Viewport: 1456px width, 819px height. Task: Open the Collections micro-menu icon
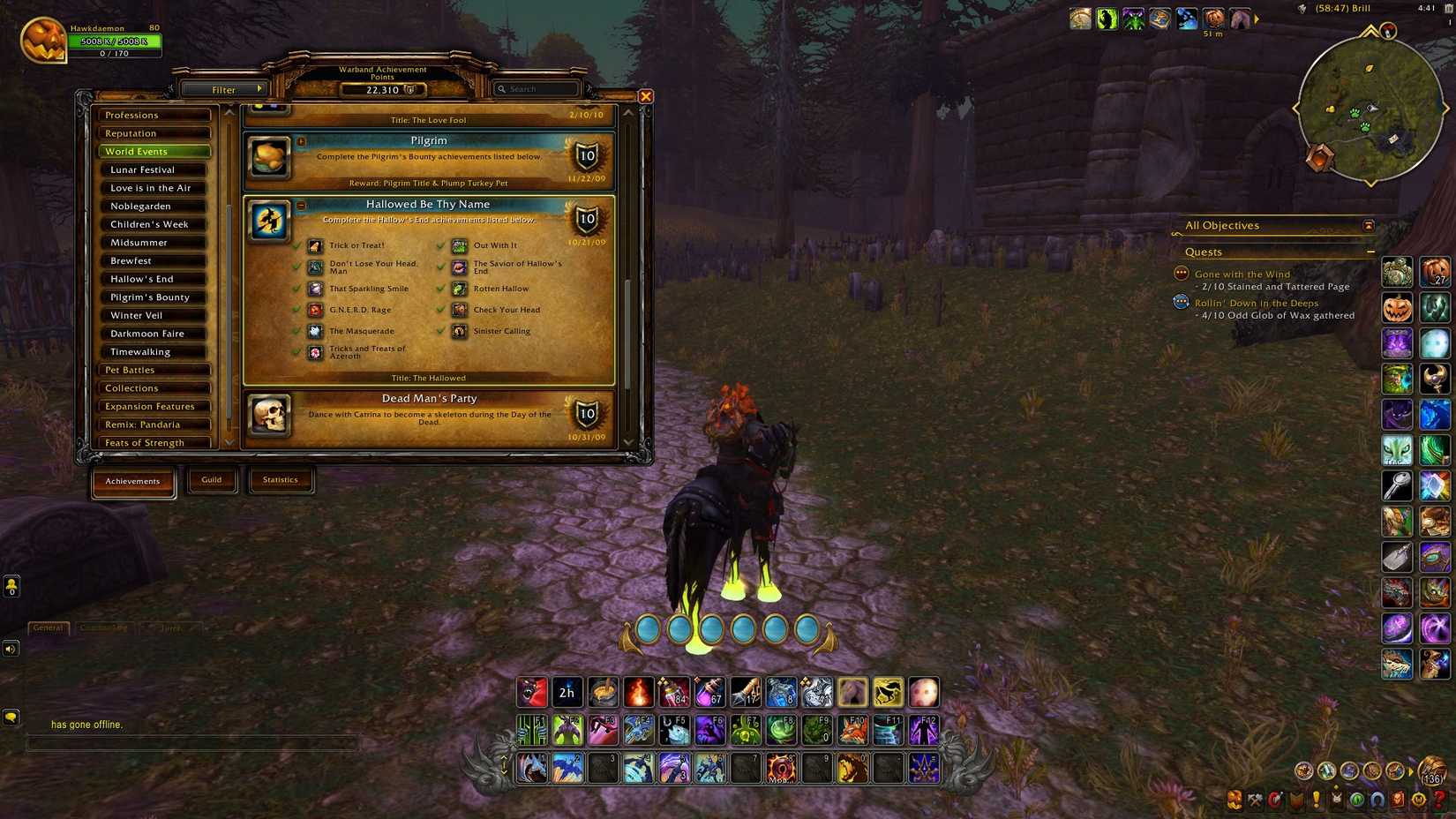1377,800
